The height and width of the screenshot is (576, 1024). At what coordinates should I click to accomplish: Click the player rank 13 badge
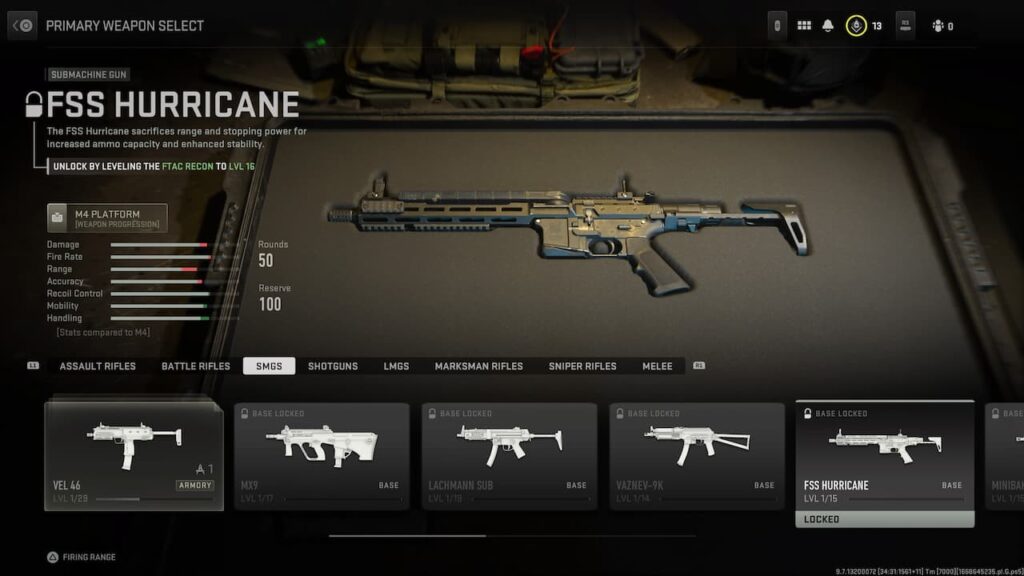pos(856,26)
